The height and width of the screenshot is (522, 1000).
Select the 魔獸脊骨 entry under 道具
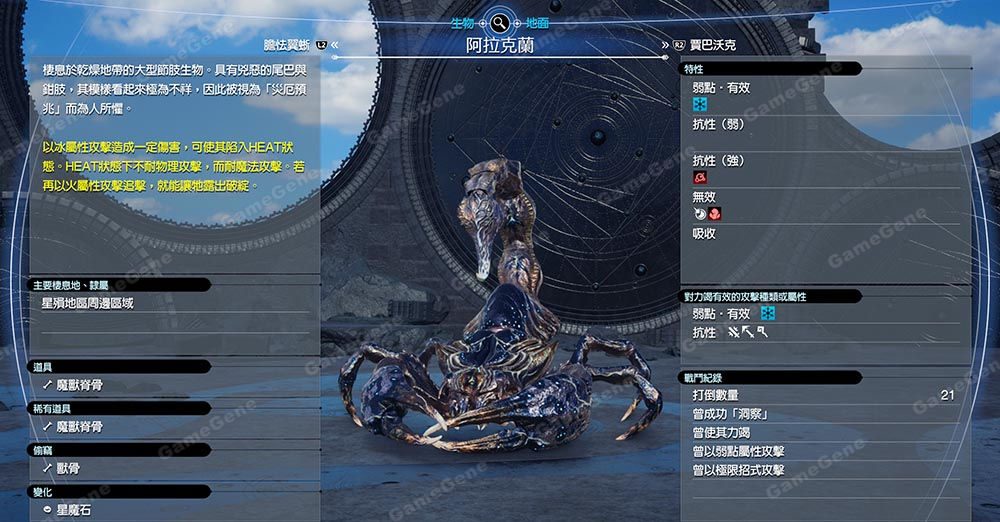[x=80, y=385]
